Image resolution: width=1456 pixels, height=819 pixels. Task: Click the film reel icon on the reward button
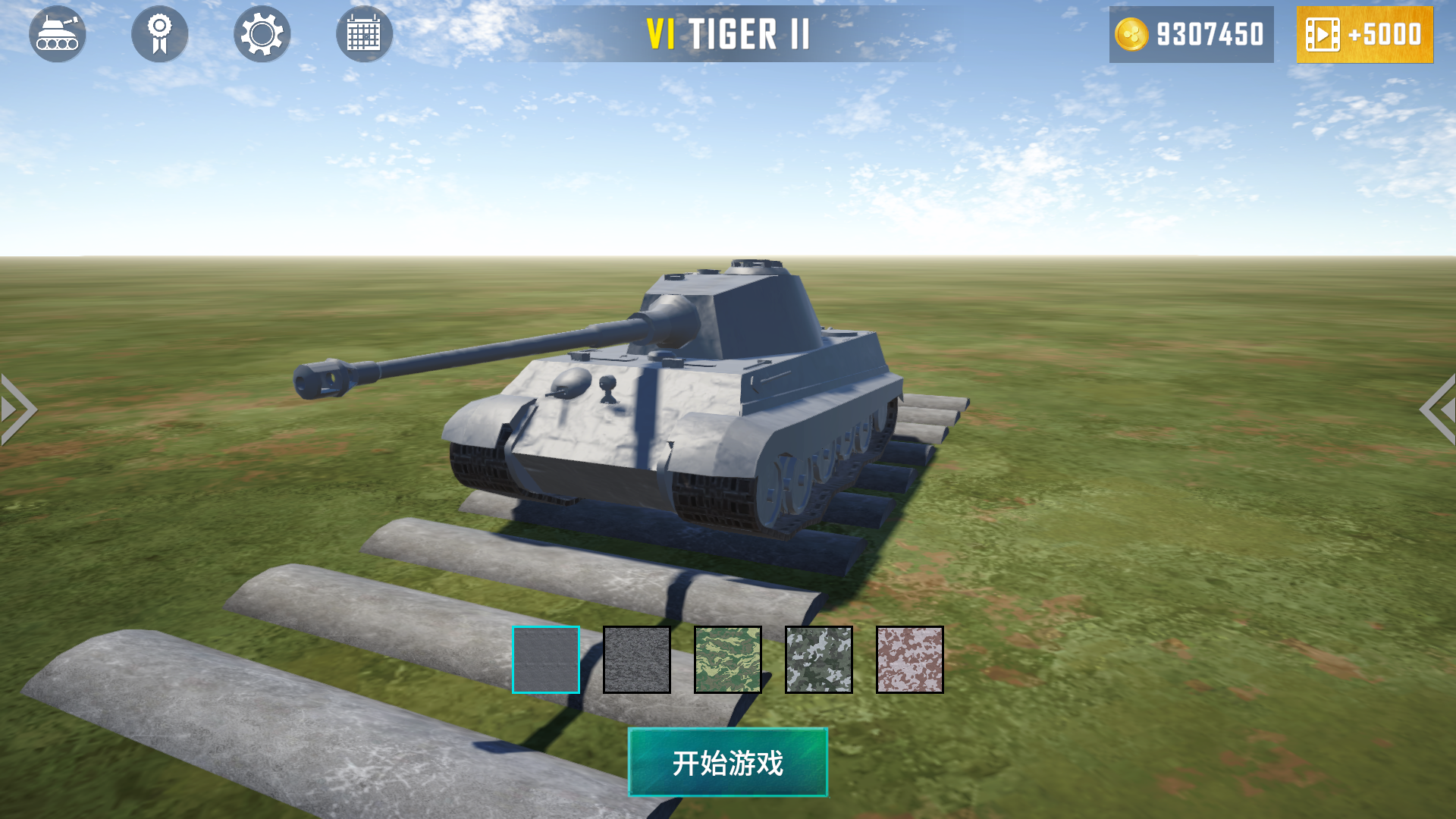1322,34
